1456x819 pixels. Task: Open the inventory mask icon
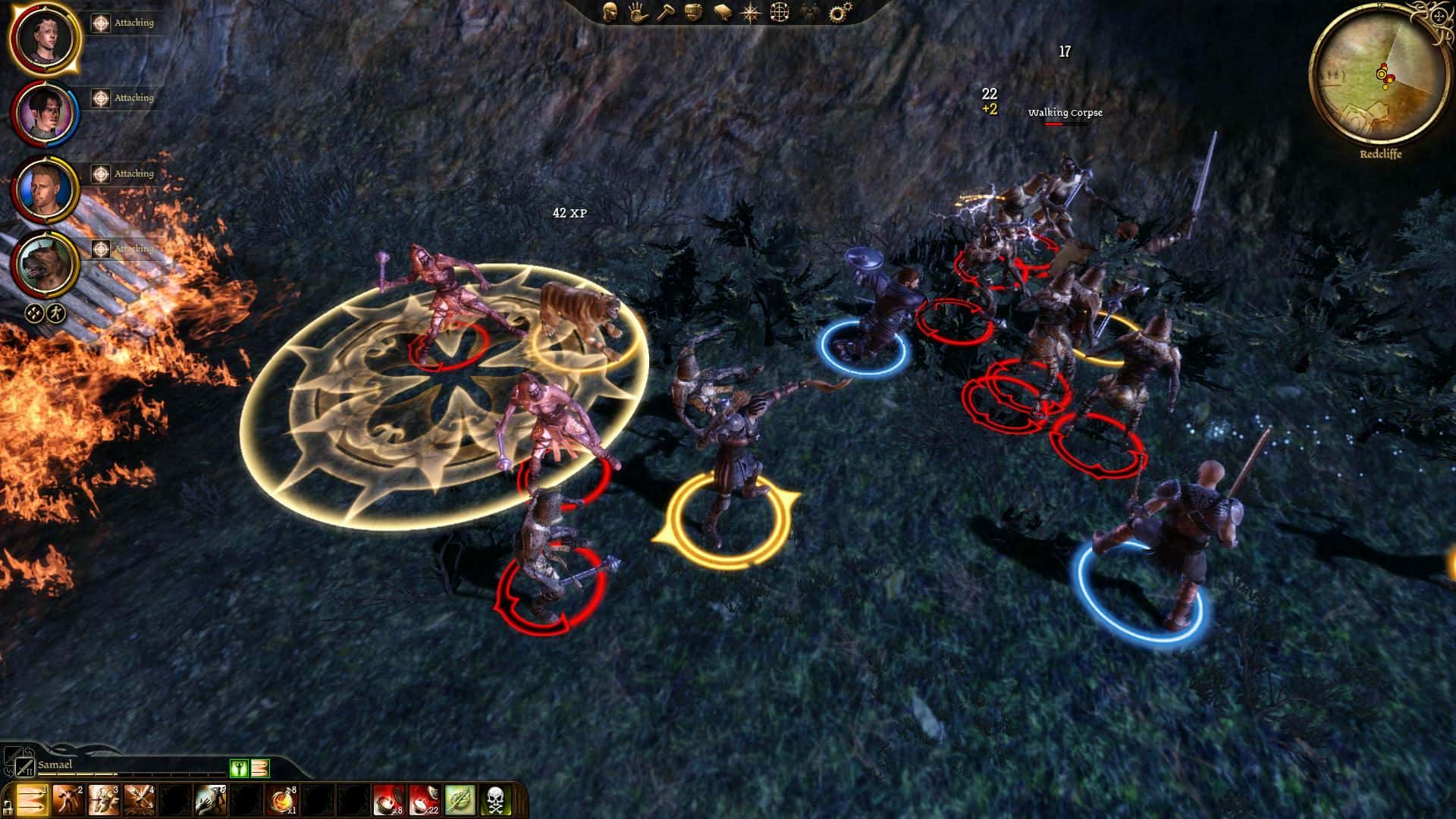pyautogui.click(x=692, y=12)
